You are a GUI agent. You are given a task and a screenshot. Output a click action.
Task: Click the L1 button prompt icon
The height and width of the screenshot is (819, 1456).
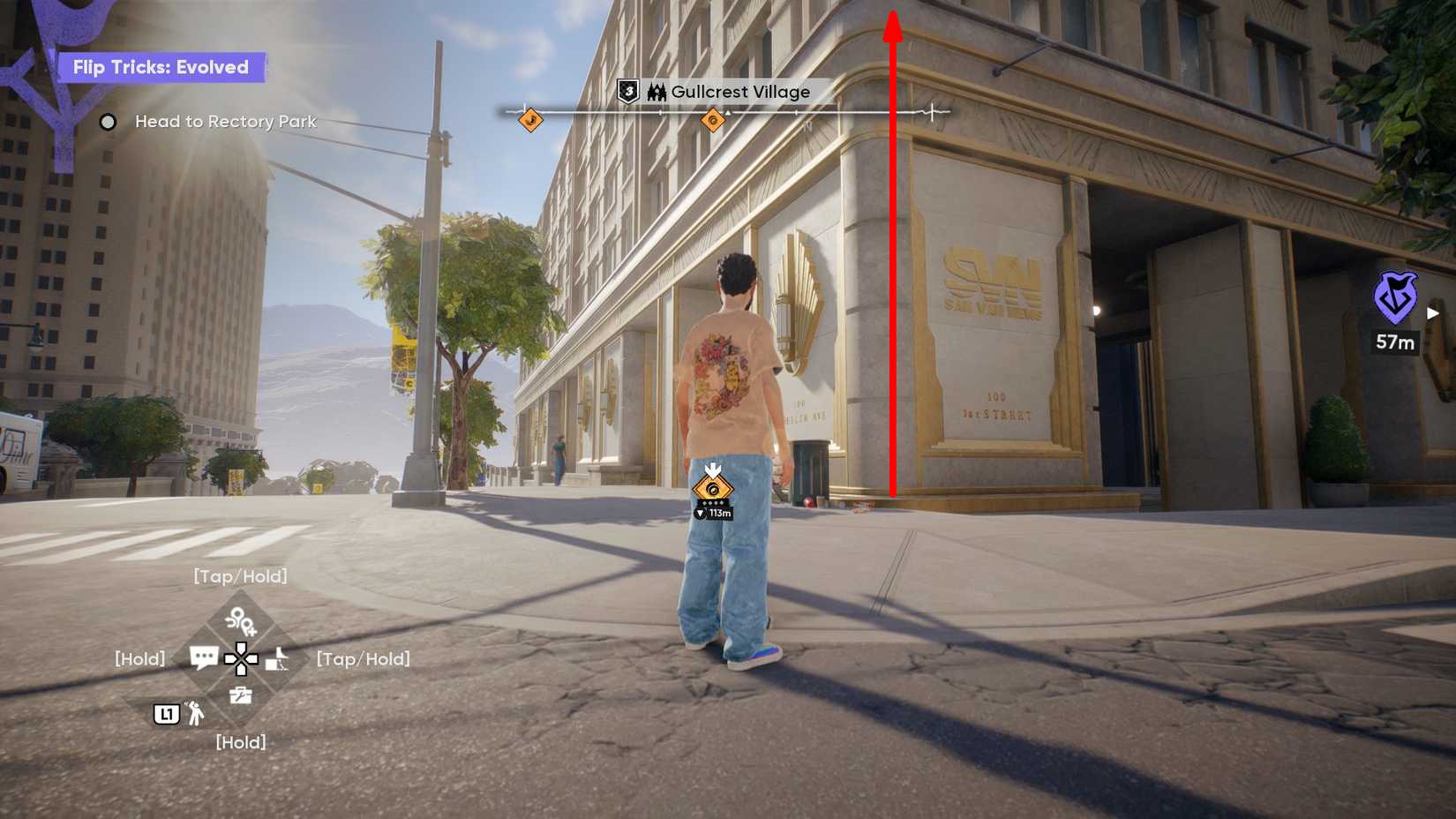[x=166, y=713]
